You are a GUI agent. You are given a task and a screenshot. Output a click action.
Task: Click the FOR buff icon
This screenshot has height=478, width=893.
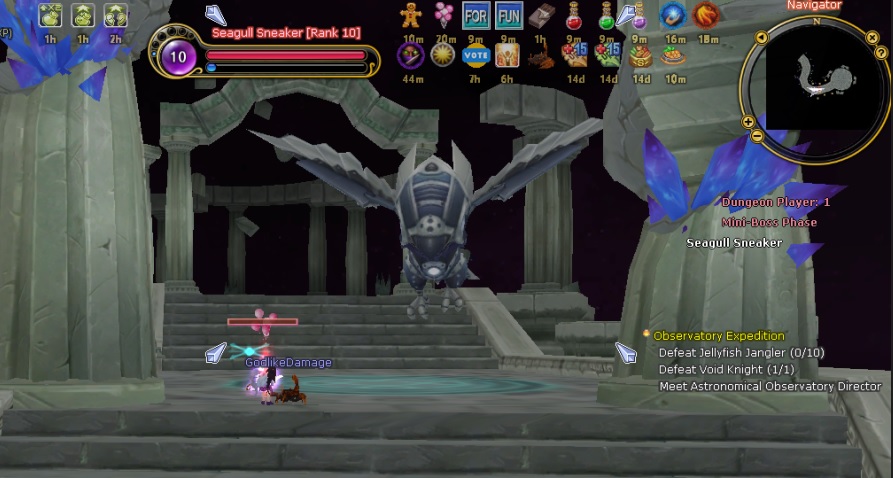[476, 15]
